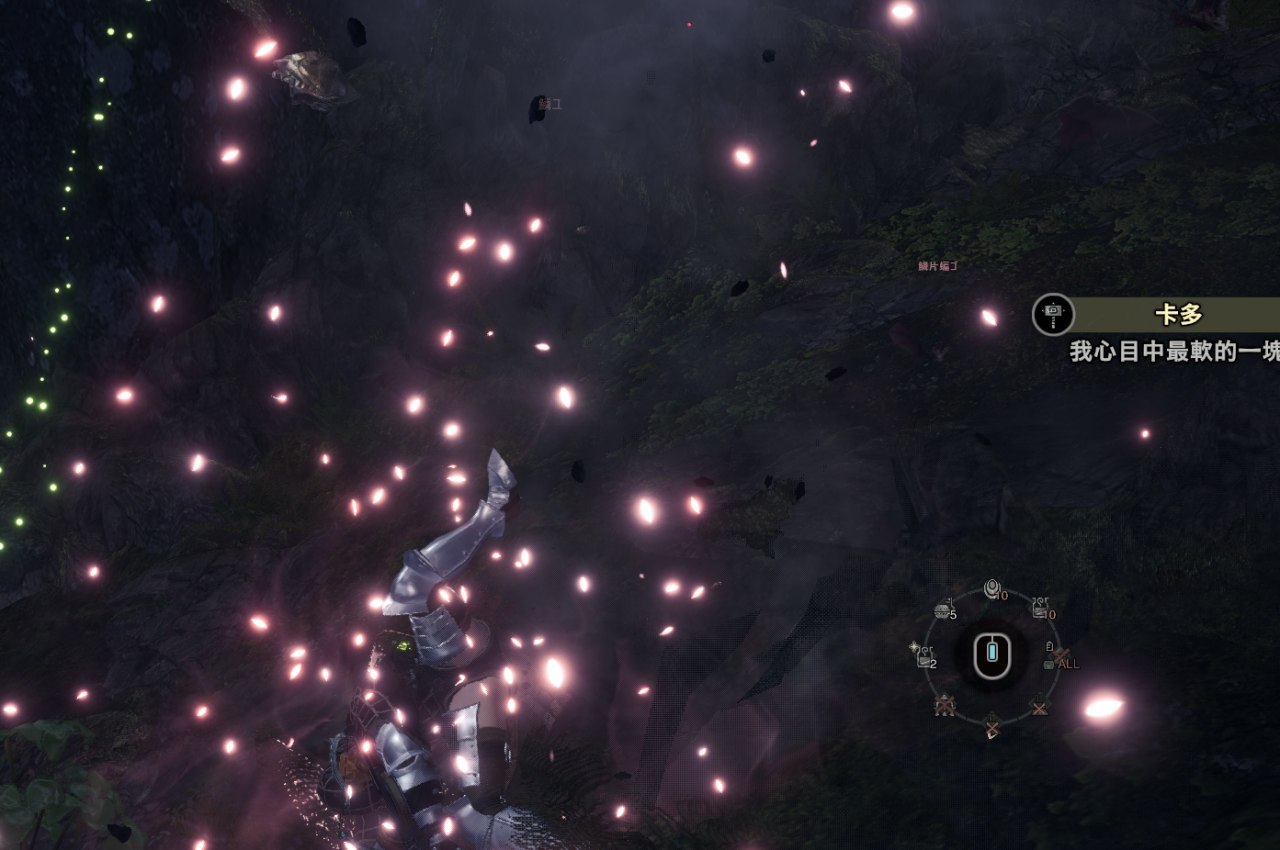The height and width of the screenshot is (850, 1280).
Task: Select the radial item with count 5
Action: 943,609
